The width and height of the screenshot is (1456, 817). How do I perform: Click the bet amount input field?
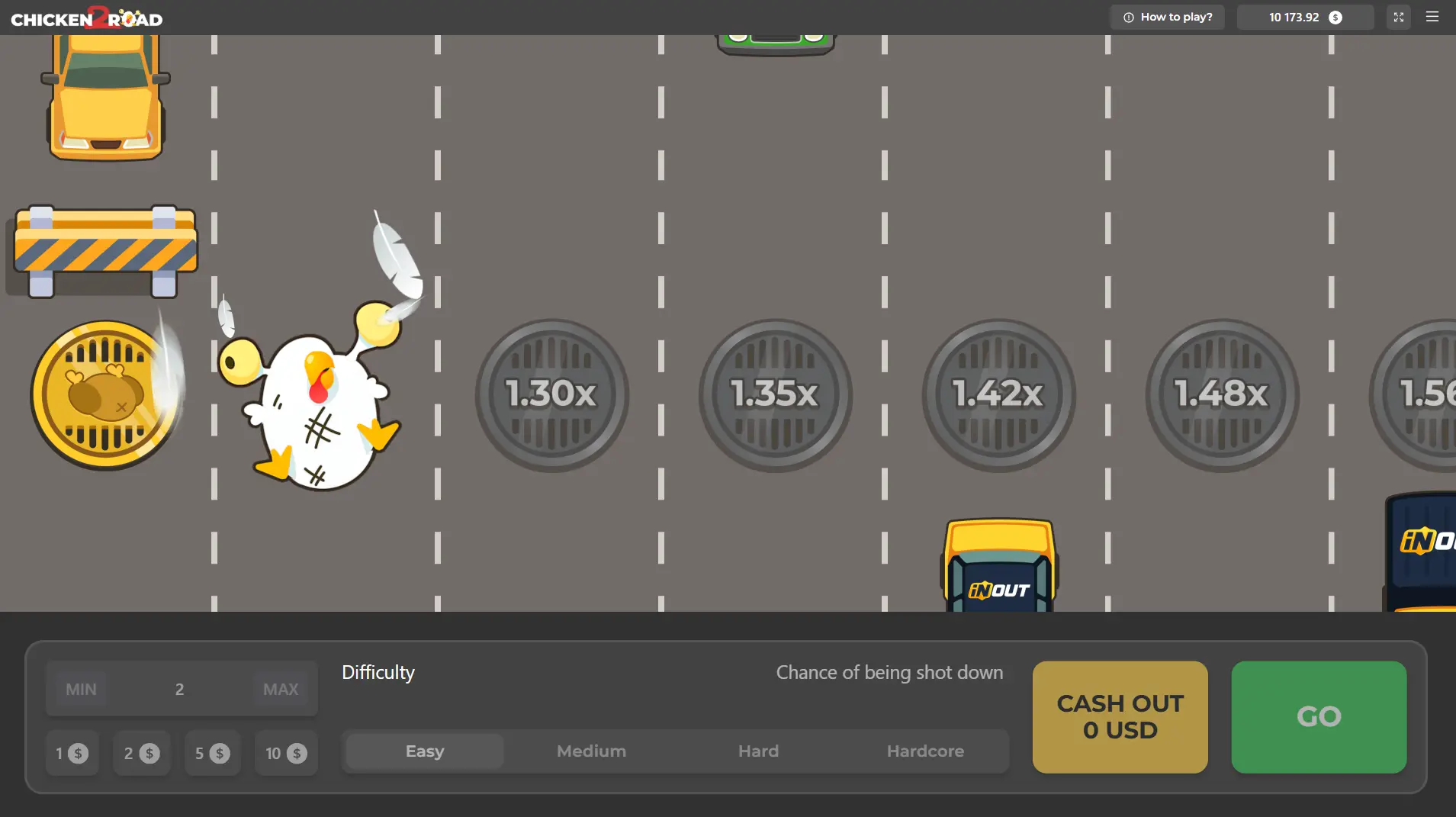coord(180,688)
